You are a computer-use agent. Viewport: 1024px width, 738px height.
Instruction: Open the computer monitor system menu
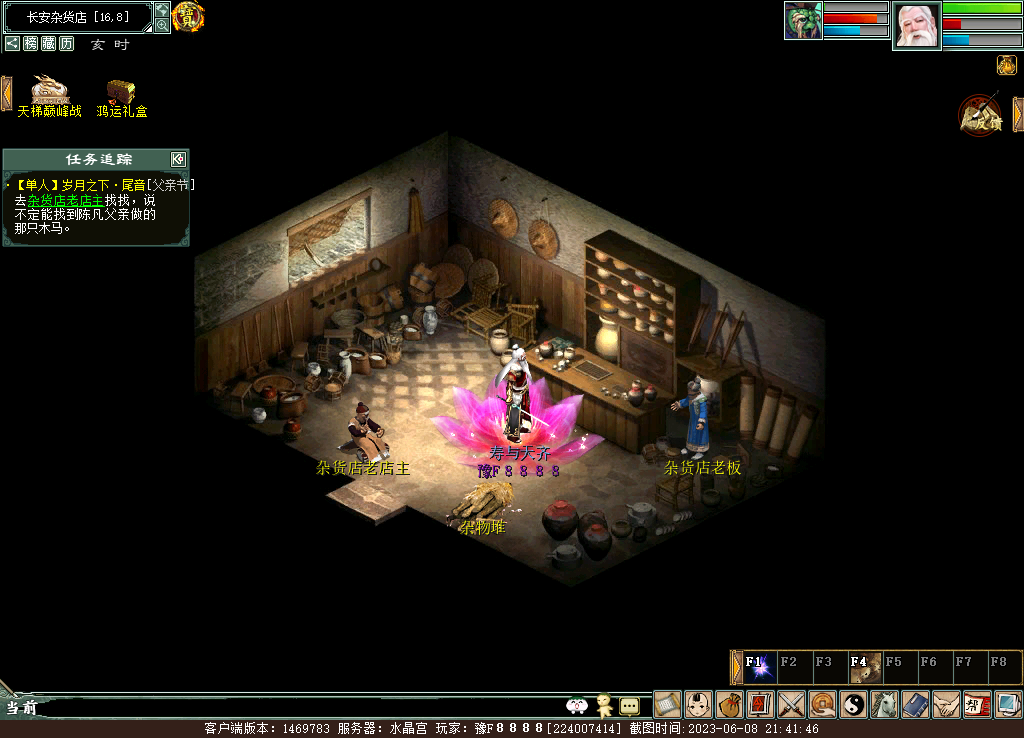[x=1008, y=704]
